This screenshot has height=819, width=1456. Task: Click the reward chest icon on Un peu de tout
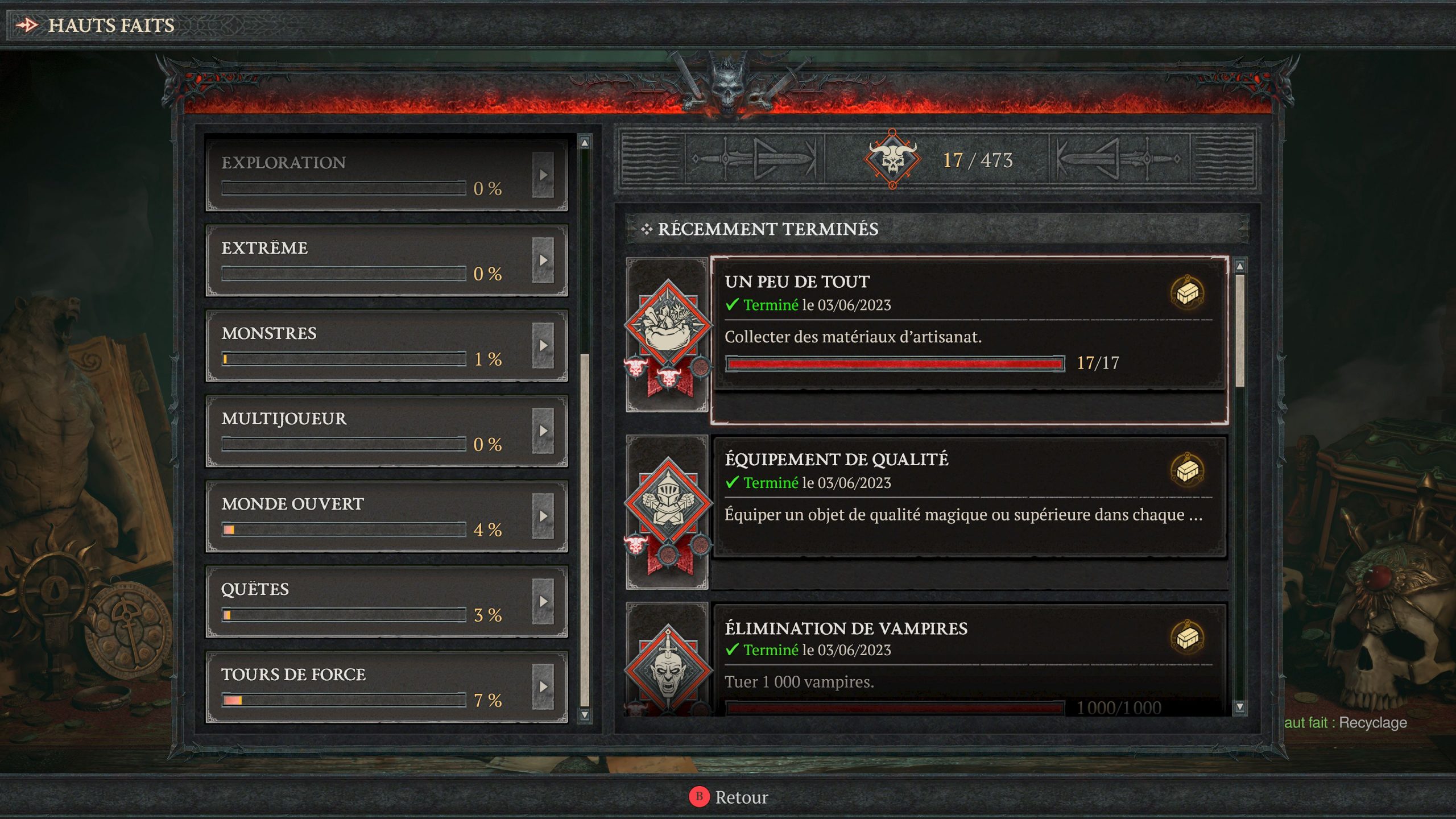point(1188,293)
